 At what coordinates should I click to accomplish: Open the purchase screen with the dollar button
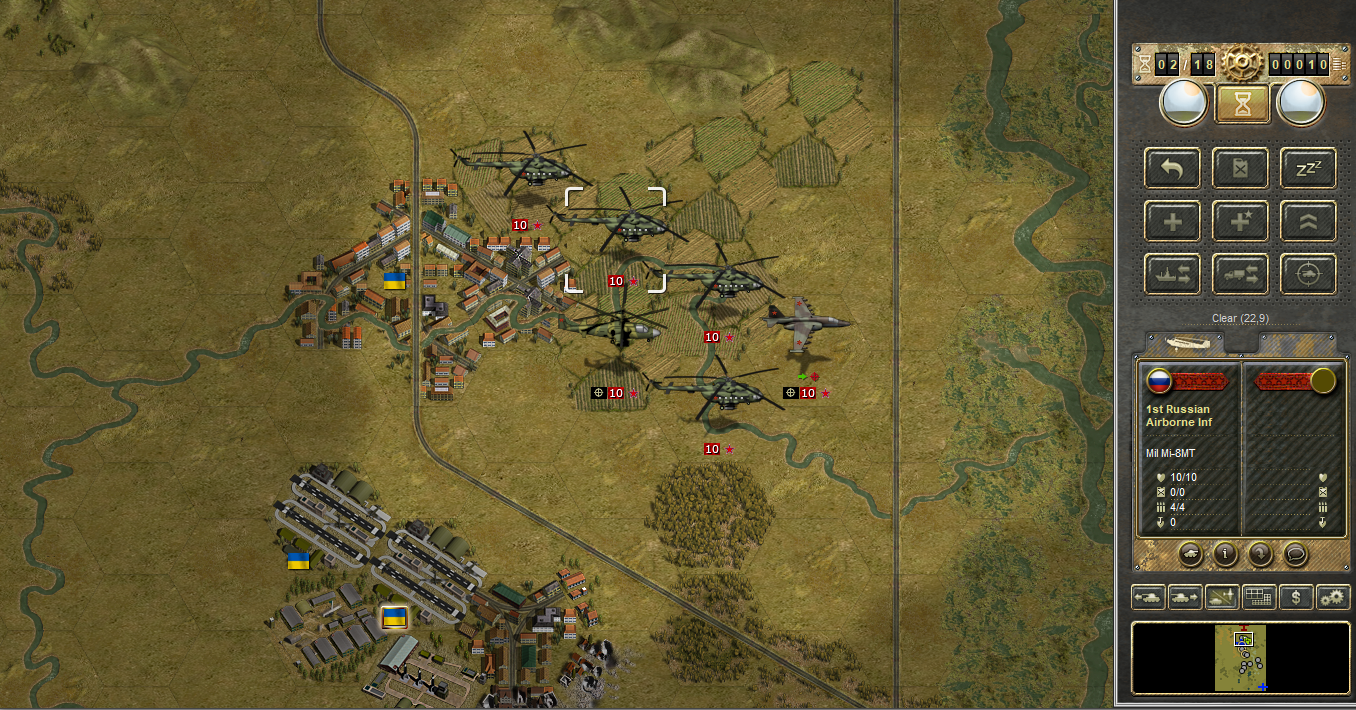point(1296,597)
